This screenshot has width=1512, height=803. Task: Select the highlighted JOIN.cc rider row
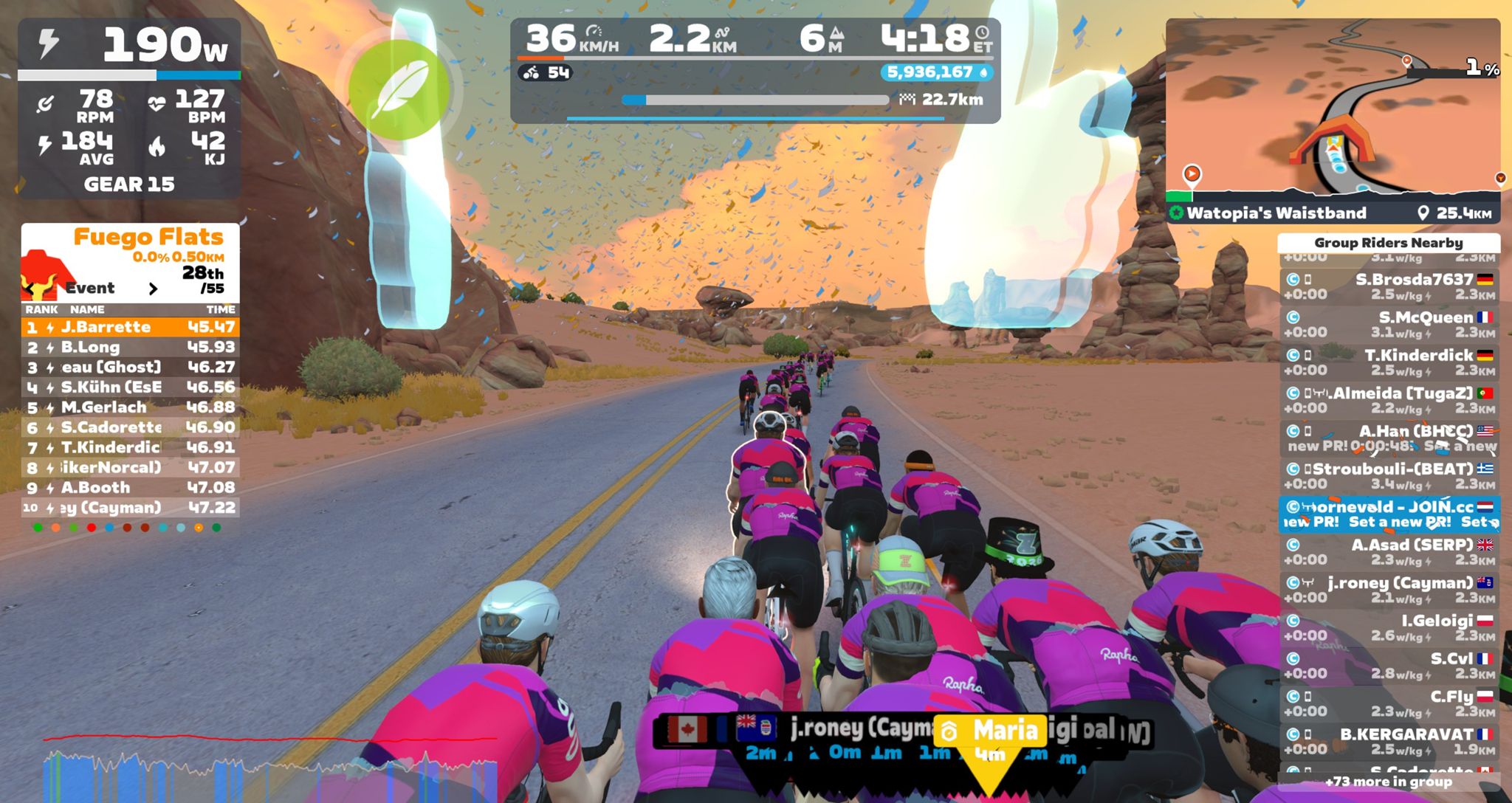(x=1389, y=514)
